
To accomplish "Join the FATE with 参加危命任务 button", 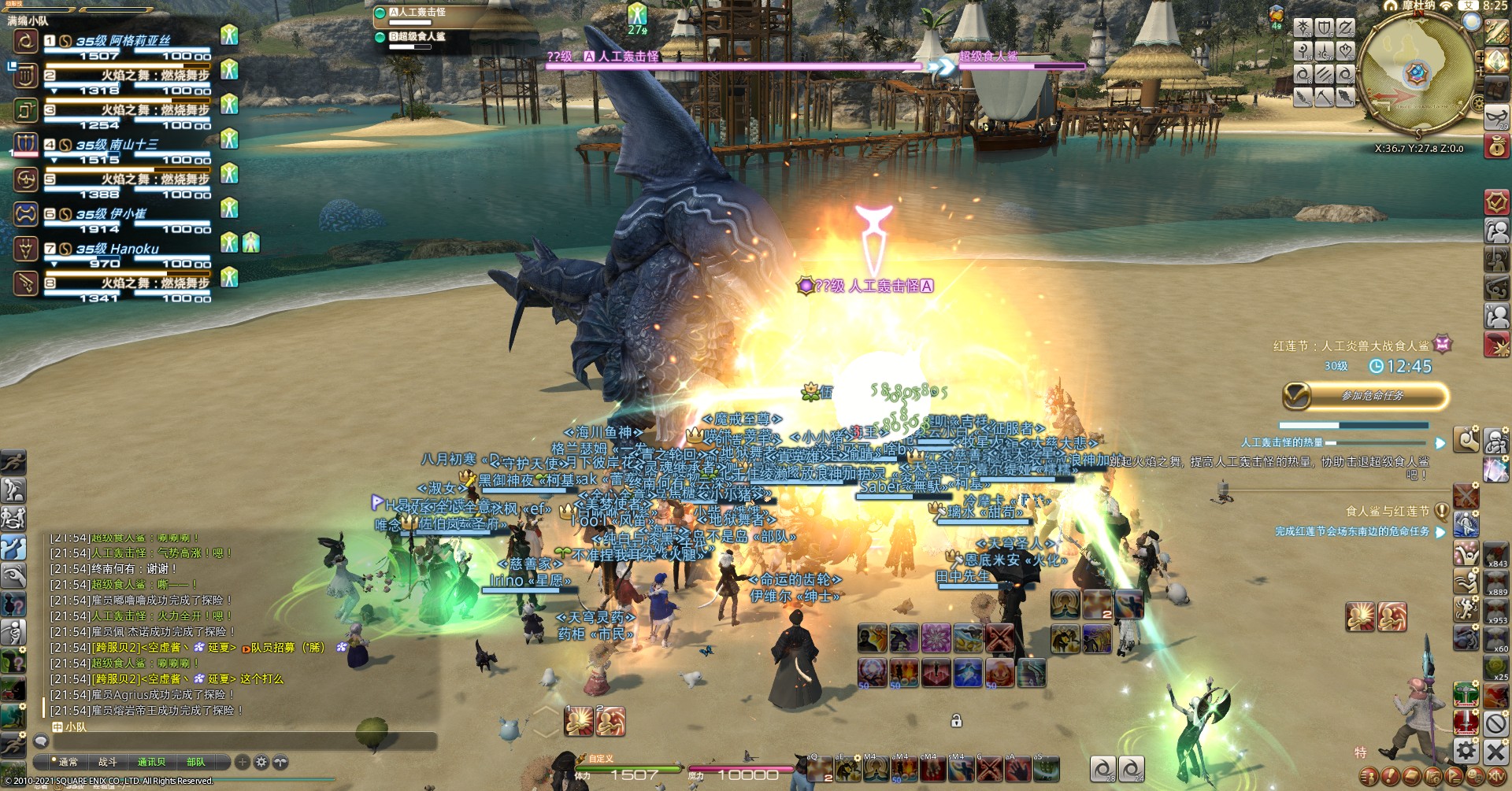I will coord(1365,396).
